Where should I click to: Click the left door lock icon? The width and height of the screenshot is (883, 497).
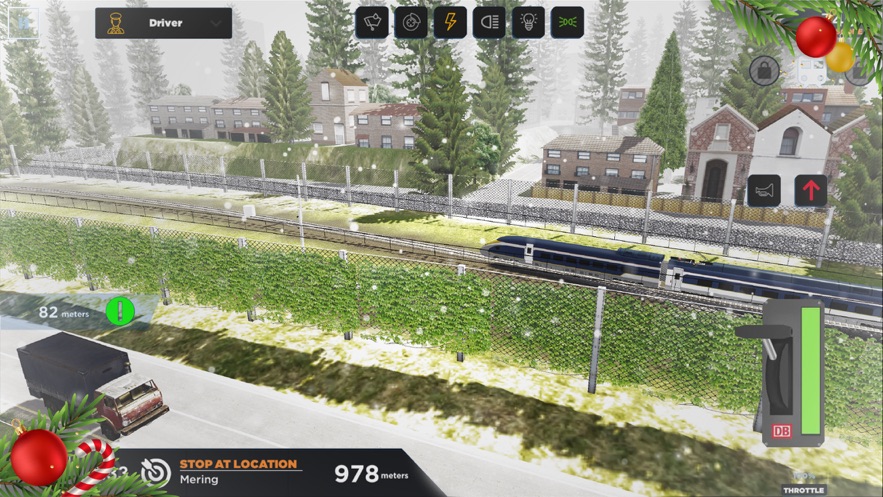(x=764, y=70)
